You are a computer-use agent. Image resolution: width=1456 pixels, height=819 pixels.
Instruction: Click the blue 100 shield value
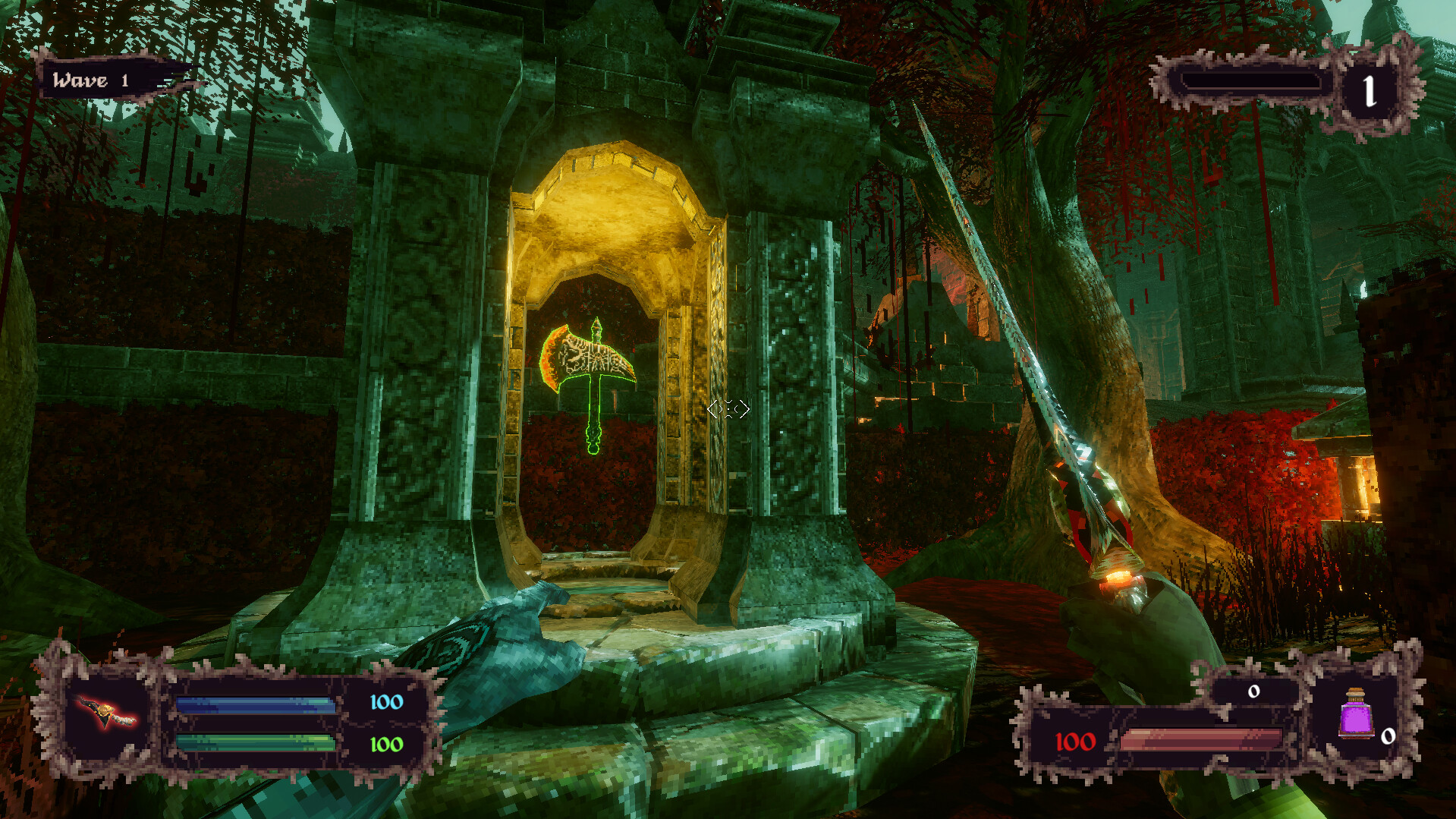coord(385,703)
